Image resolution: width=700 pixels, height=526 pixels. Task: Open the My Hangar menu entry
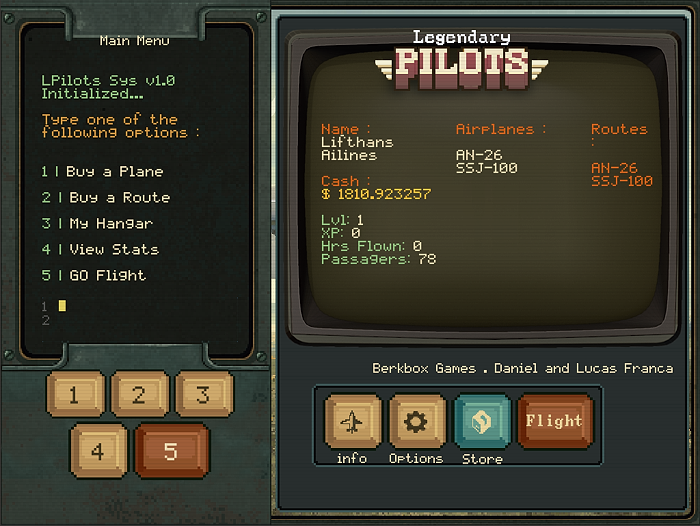[97, 224]
